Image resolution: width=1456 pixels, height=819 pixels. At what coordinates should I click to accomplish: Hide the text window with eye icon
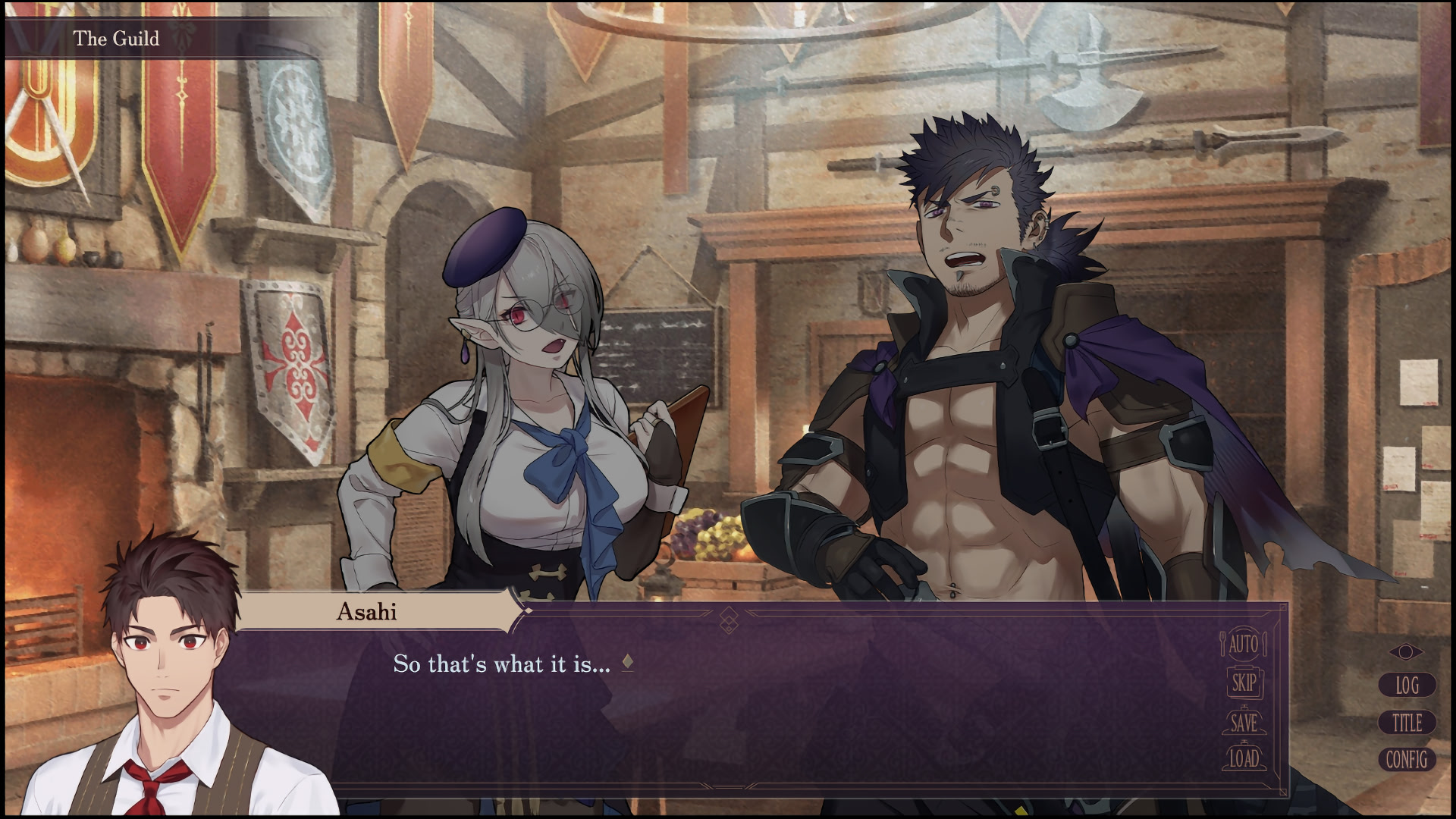pyautogui.click(x=1406, y=652)
